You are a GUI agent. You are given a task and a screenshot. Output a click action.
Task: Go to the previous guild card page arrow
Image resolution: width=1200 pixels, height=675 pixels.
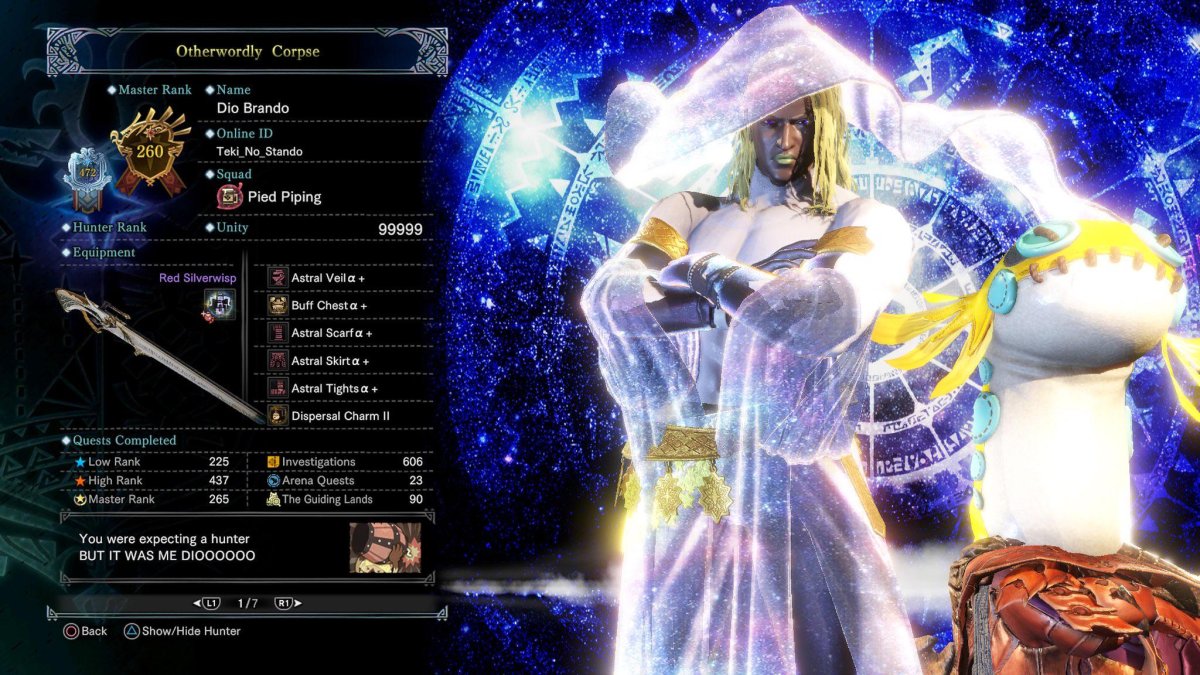207,604
